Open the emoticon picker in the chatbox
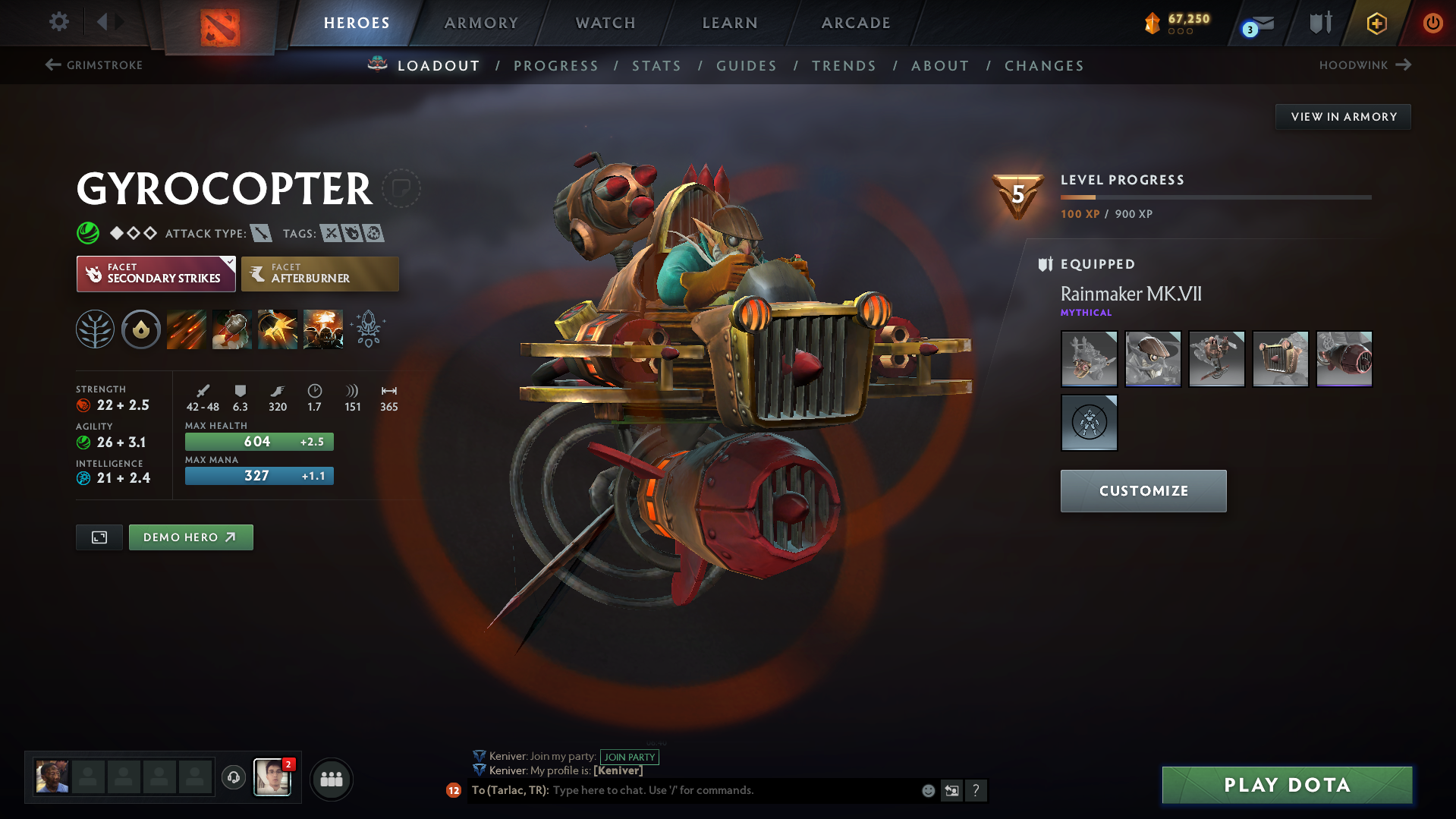This screenshot has height=819, width=1456. (927, 790)
